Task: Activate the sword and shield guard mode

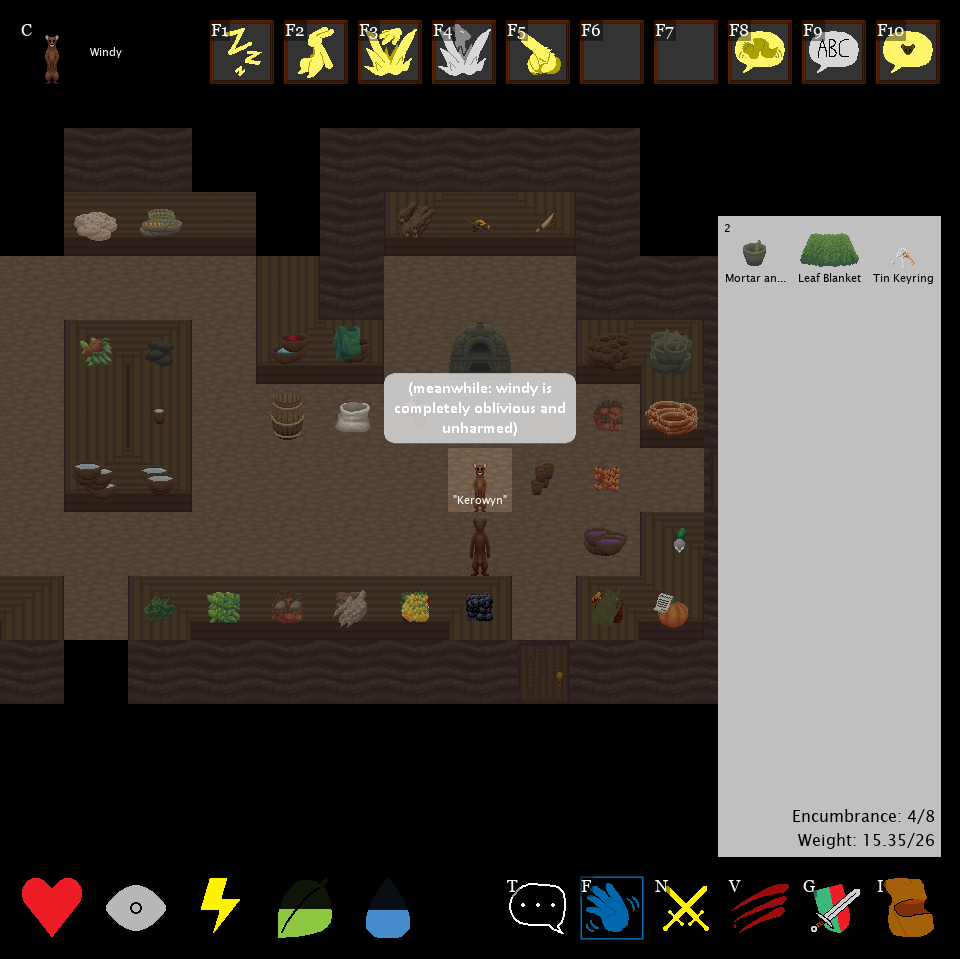Action: click(833, 907)
